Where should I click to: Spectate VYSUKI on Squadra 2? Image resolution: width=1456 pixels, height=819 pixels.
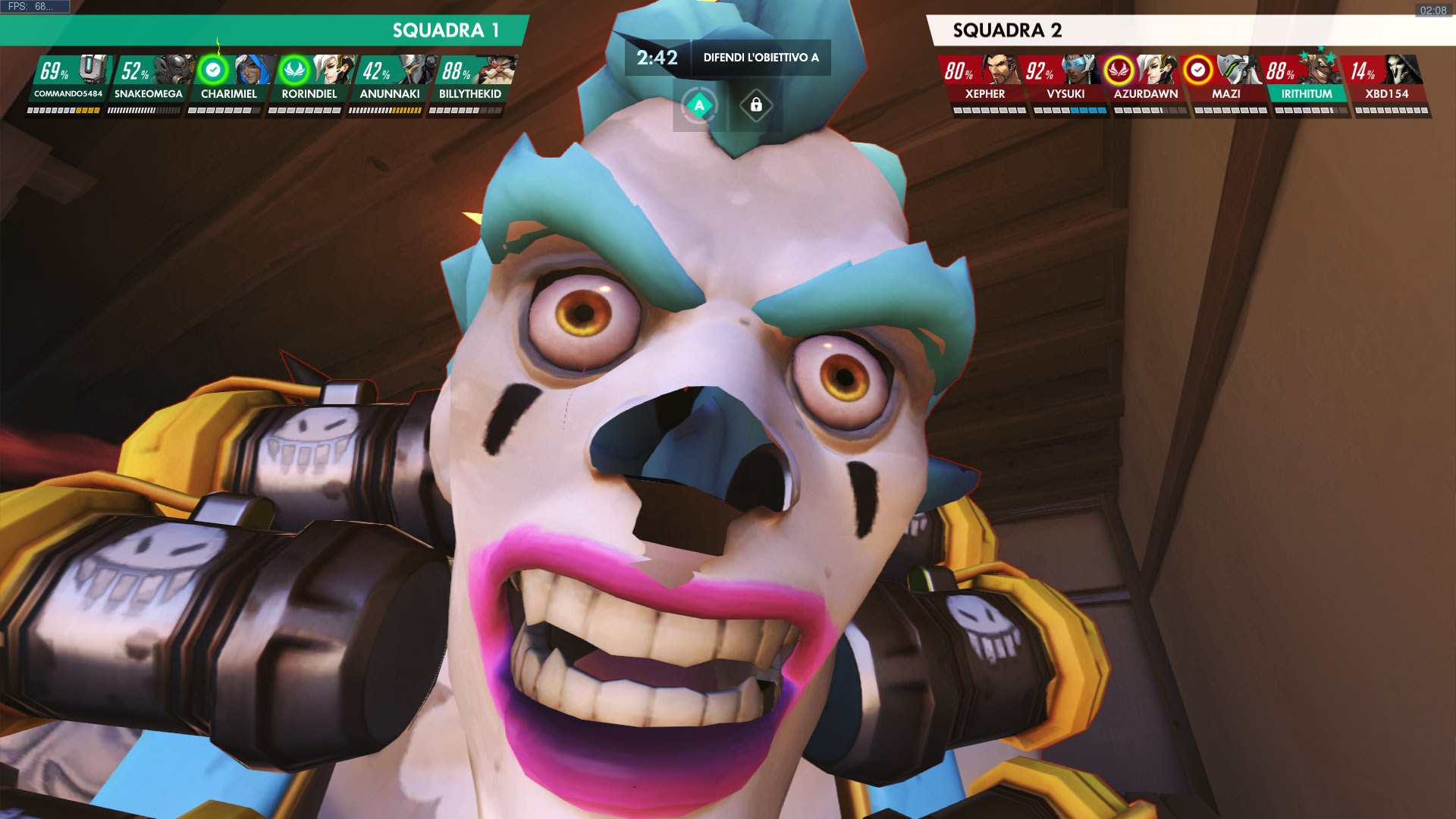point(1065,80)
